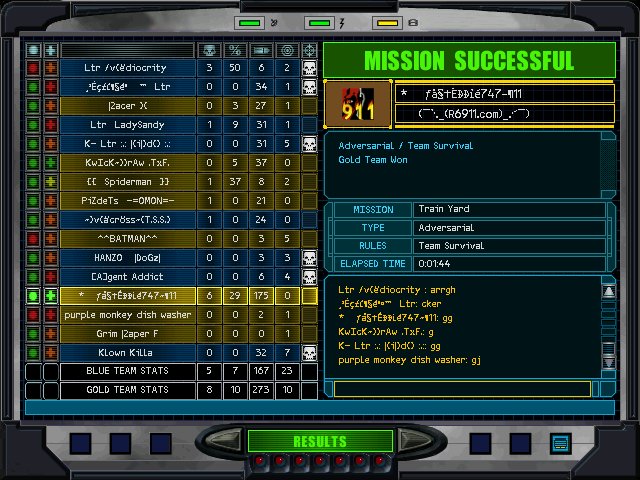Pick the HANZO |DoGz| player row
Viewport: 640px width, 480px height.
tap(126, 258)
